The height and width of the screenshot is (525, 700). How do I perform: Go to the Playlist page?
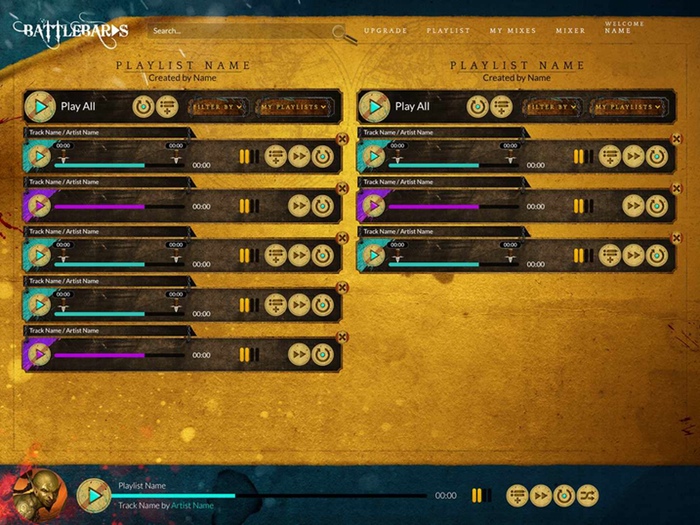[448, 31]
